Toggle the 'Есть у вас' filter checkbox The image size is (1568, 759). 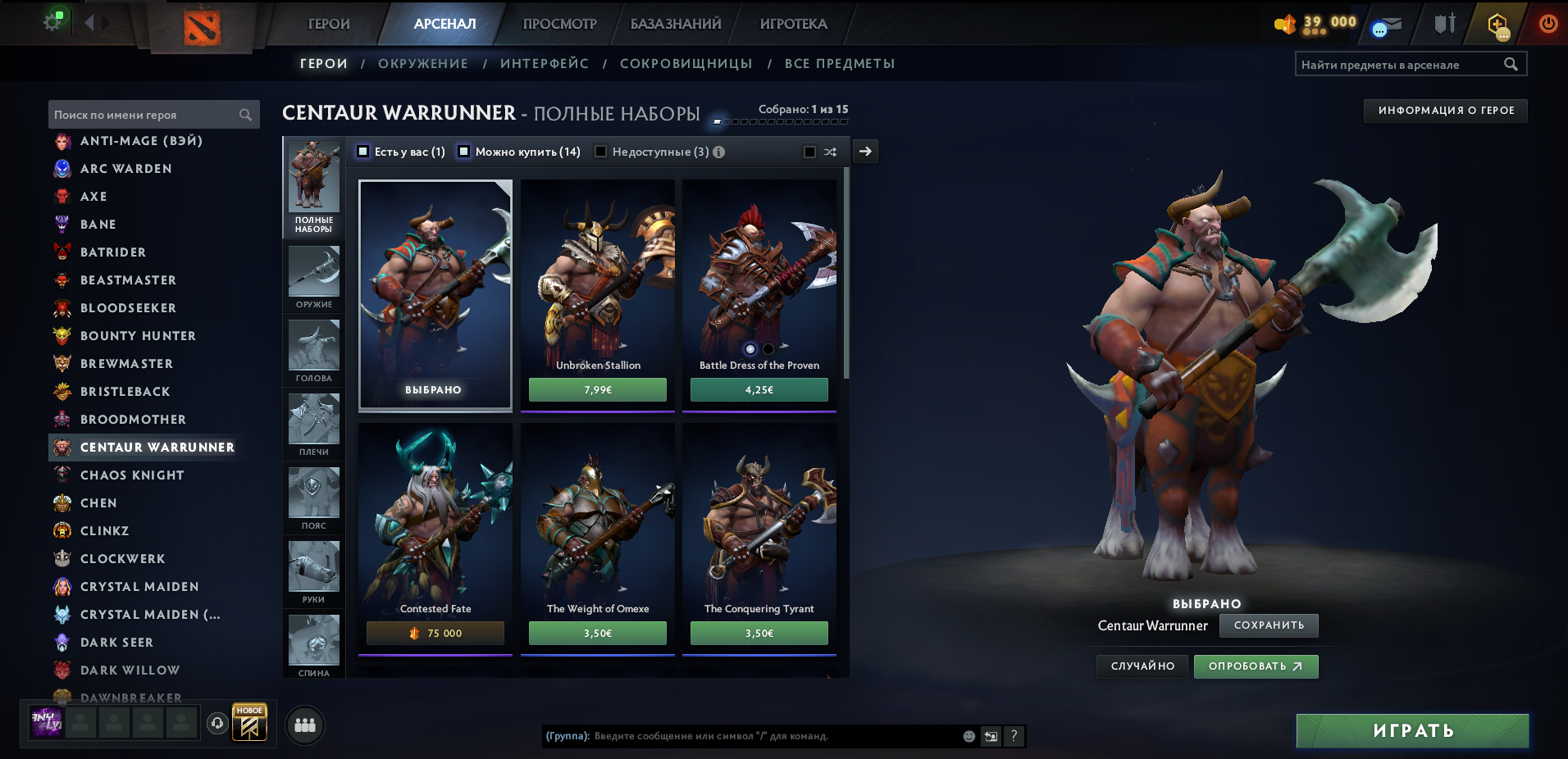click(363, 152)
